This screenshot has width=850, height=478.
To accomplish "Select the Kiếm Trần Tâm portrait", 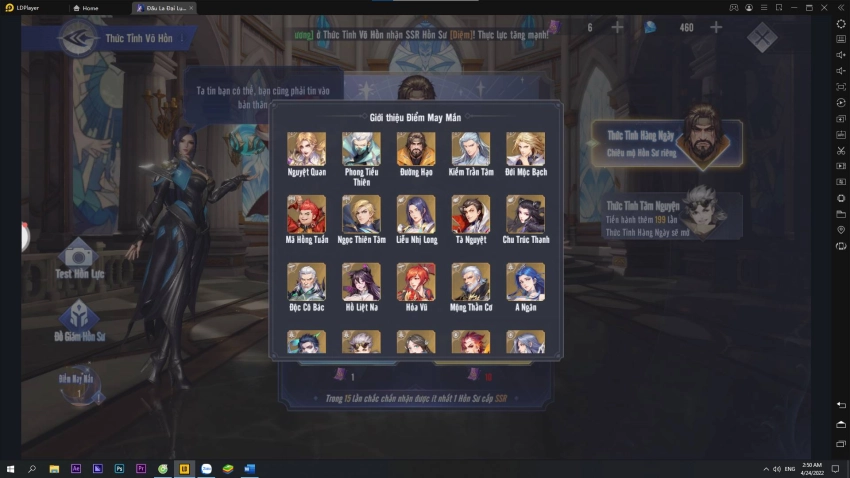I will [470, 149].
